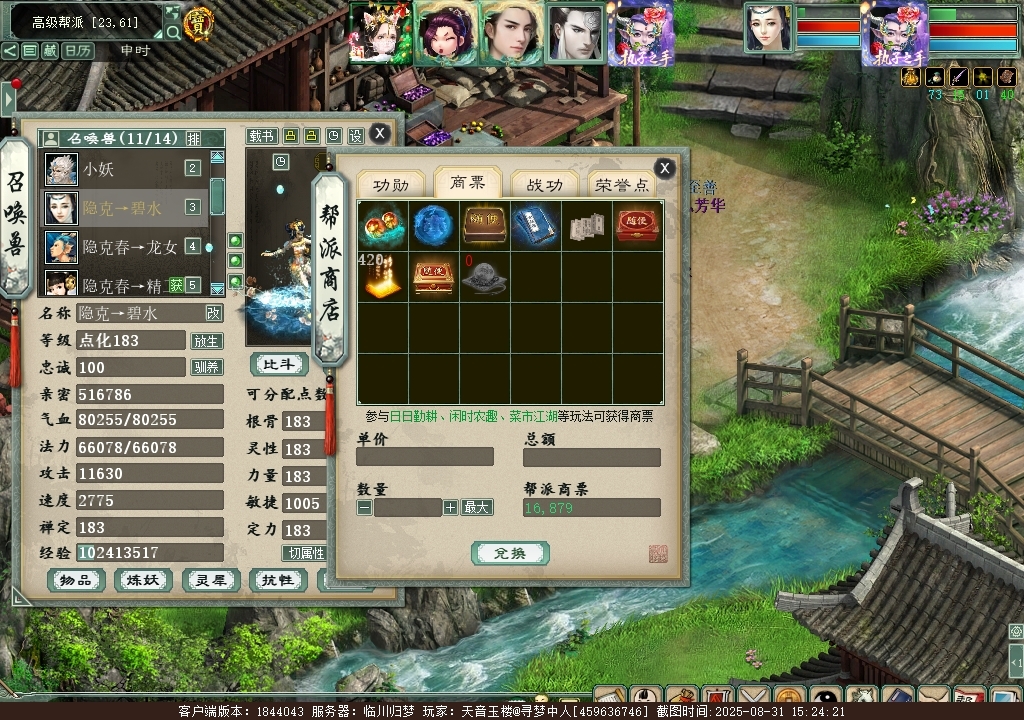Close the 帮派商店 guild shop window
This screenshot has height=720, width=1024.
click(x=664, y=168)
